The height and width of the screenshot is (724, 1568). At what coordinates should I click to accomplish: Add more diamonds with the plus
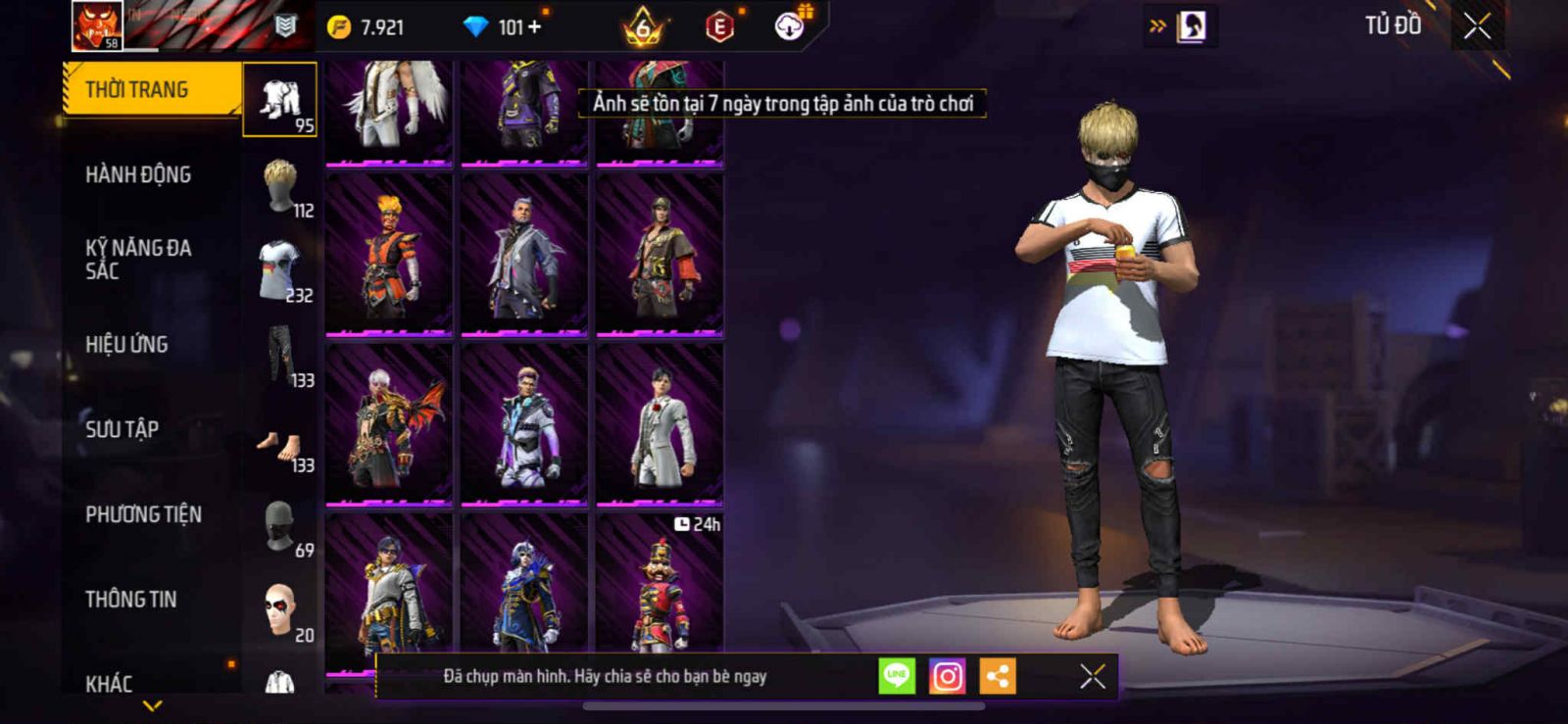coord(535,27)
